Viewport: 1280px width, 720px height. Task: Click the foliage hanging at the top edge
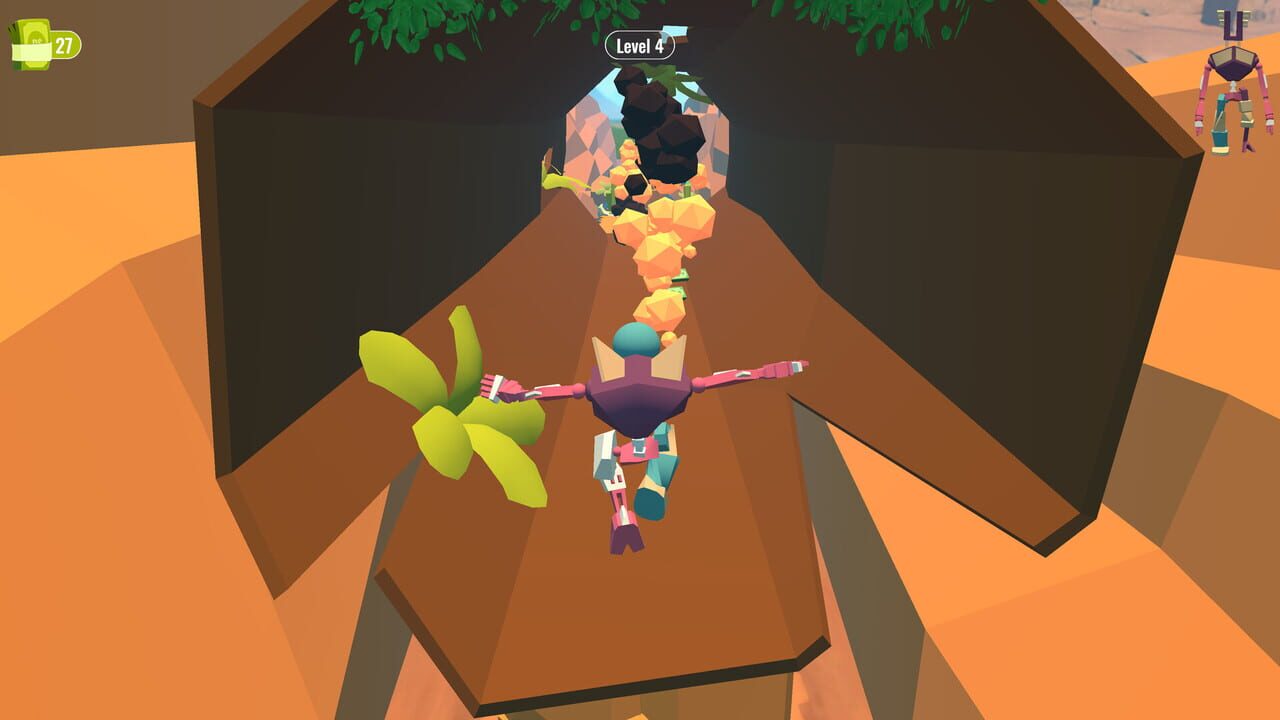point(390,25)
